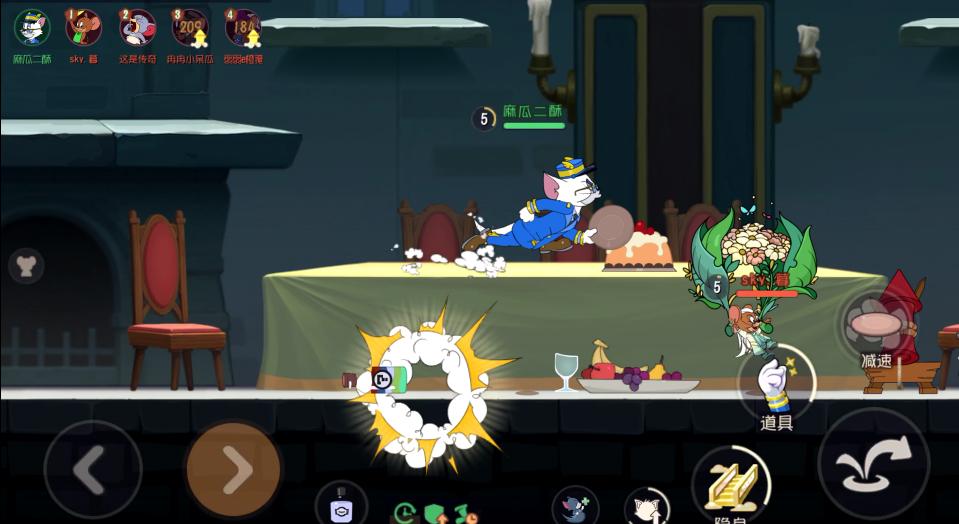Viewport: 959px width, 524px height.
Task: Select the 麻瓜二酥 cat player portrait
Action: 32,28
